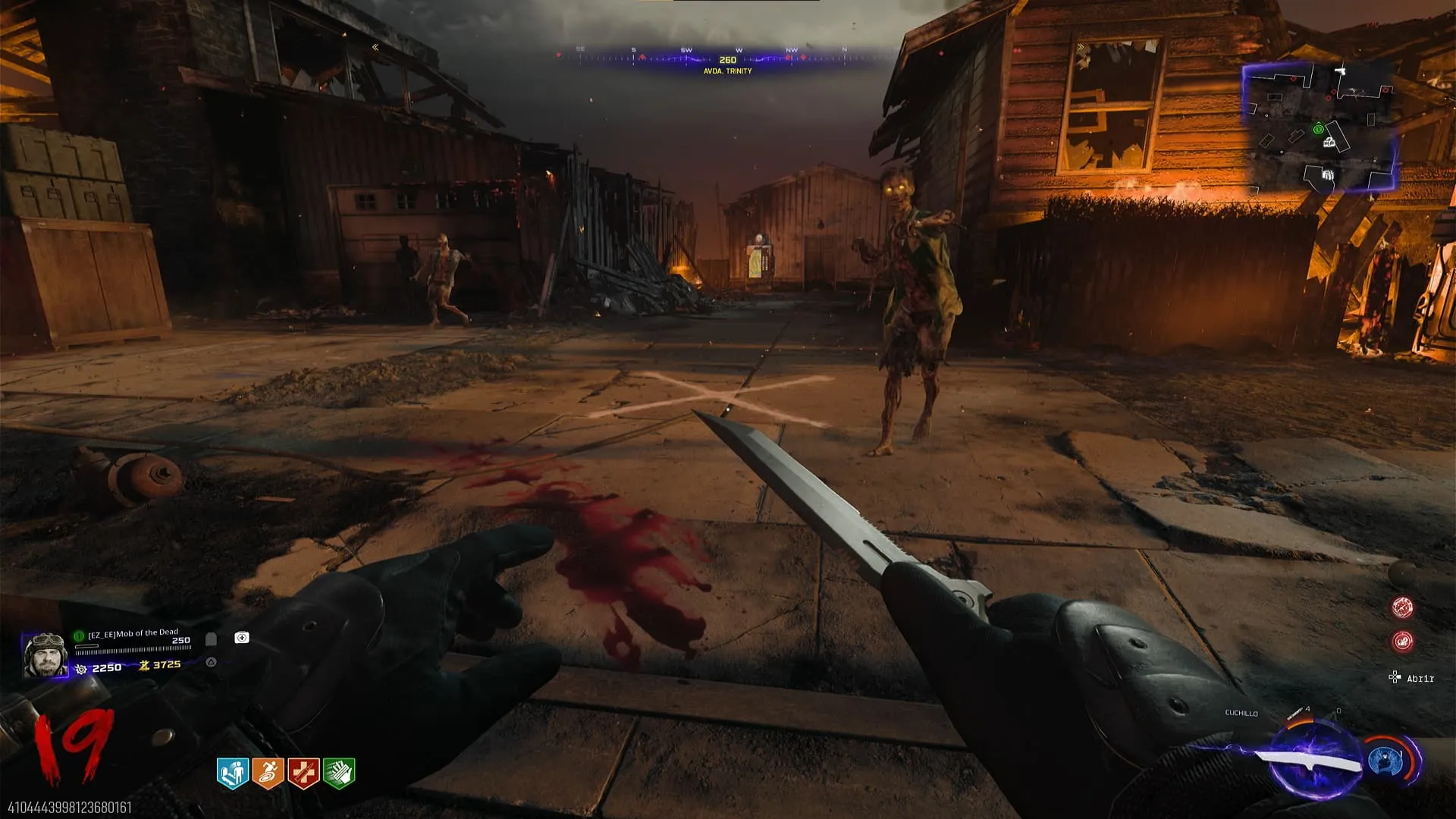Select the green glove Melee Macchiato perk
The image size is (1456, 819).
point(339,773)
